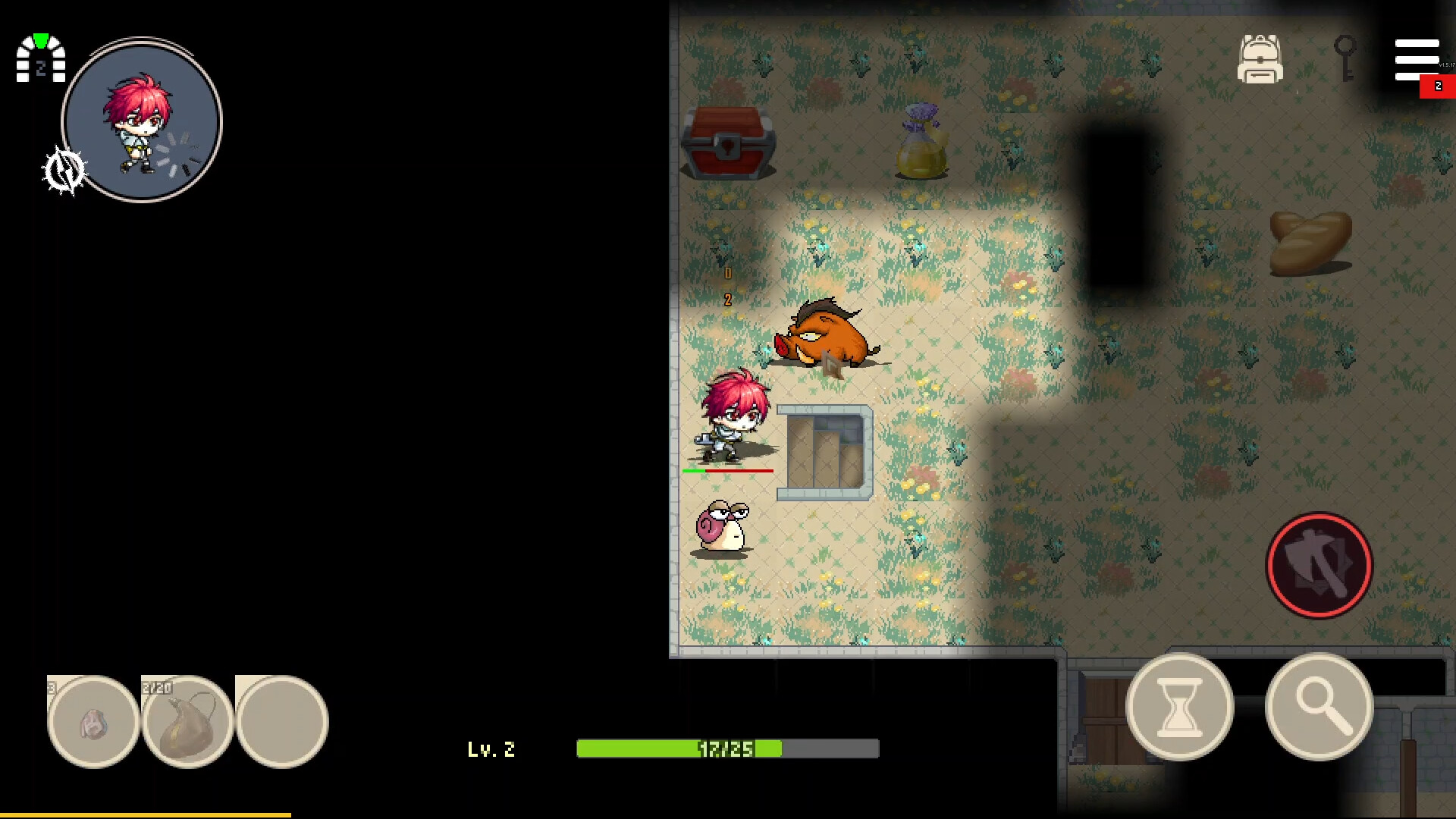Wait a turn with the hourglass button
This screenshot has height=819, width=1456.
coord(1179,707)
